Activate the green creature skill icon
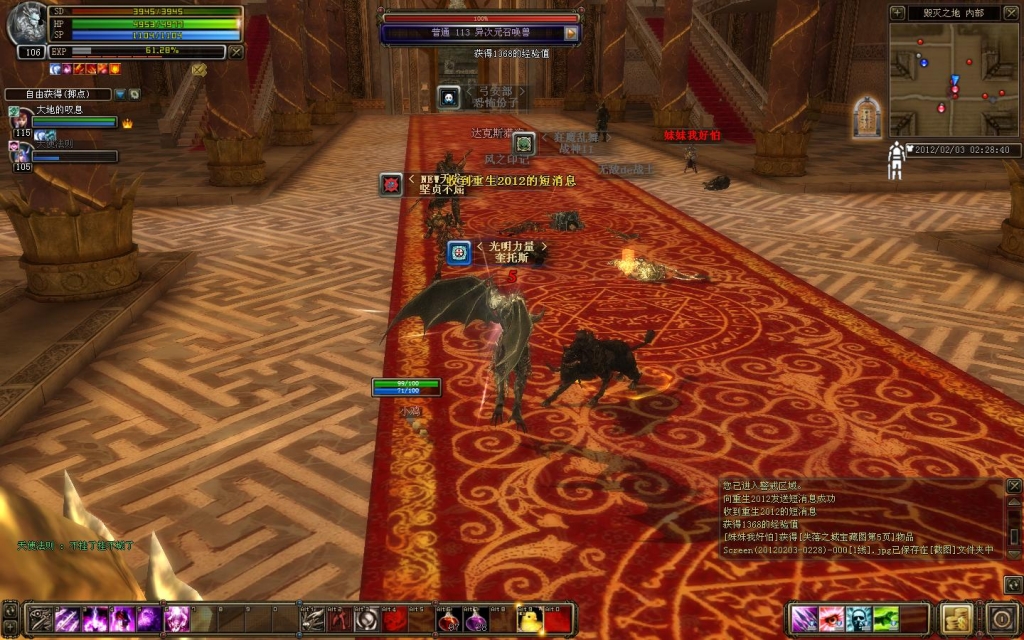This screenshot has height=640, width=1024. 884,619
